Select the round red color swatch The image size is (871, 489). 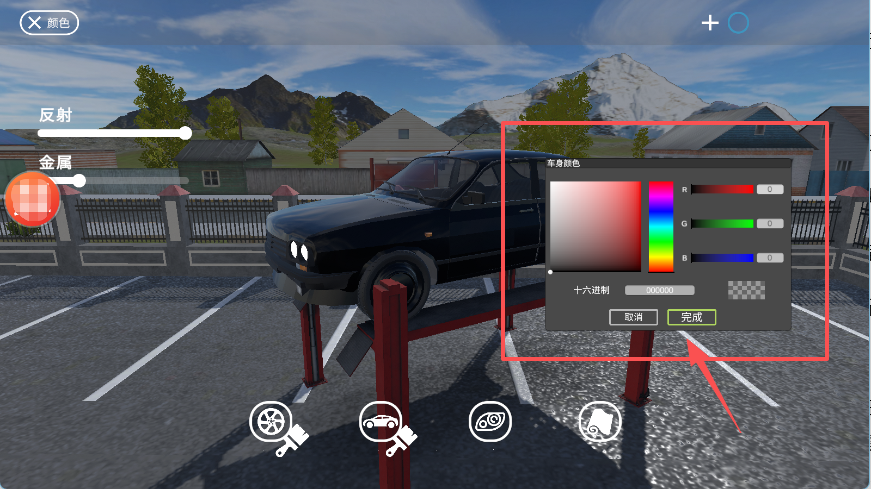[33, 198]
